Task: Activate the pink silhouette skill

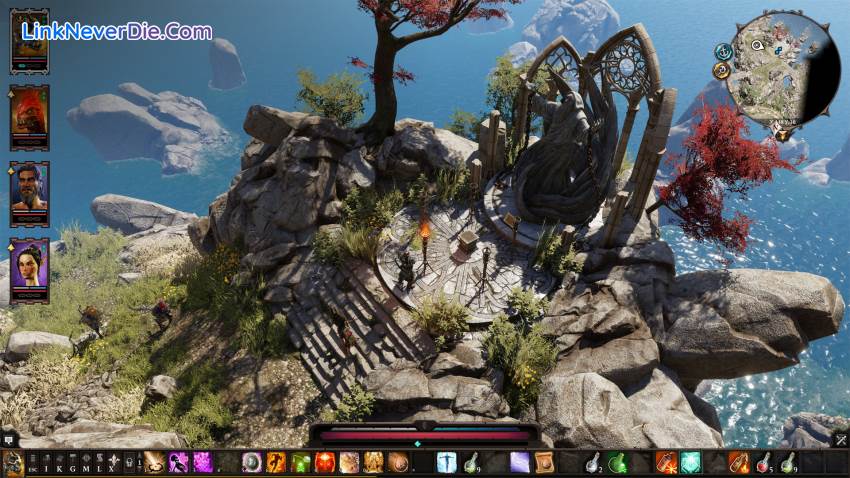Action: (x=179, y=462)
